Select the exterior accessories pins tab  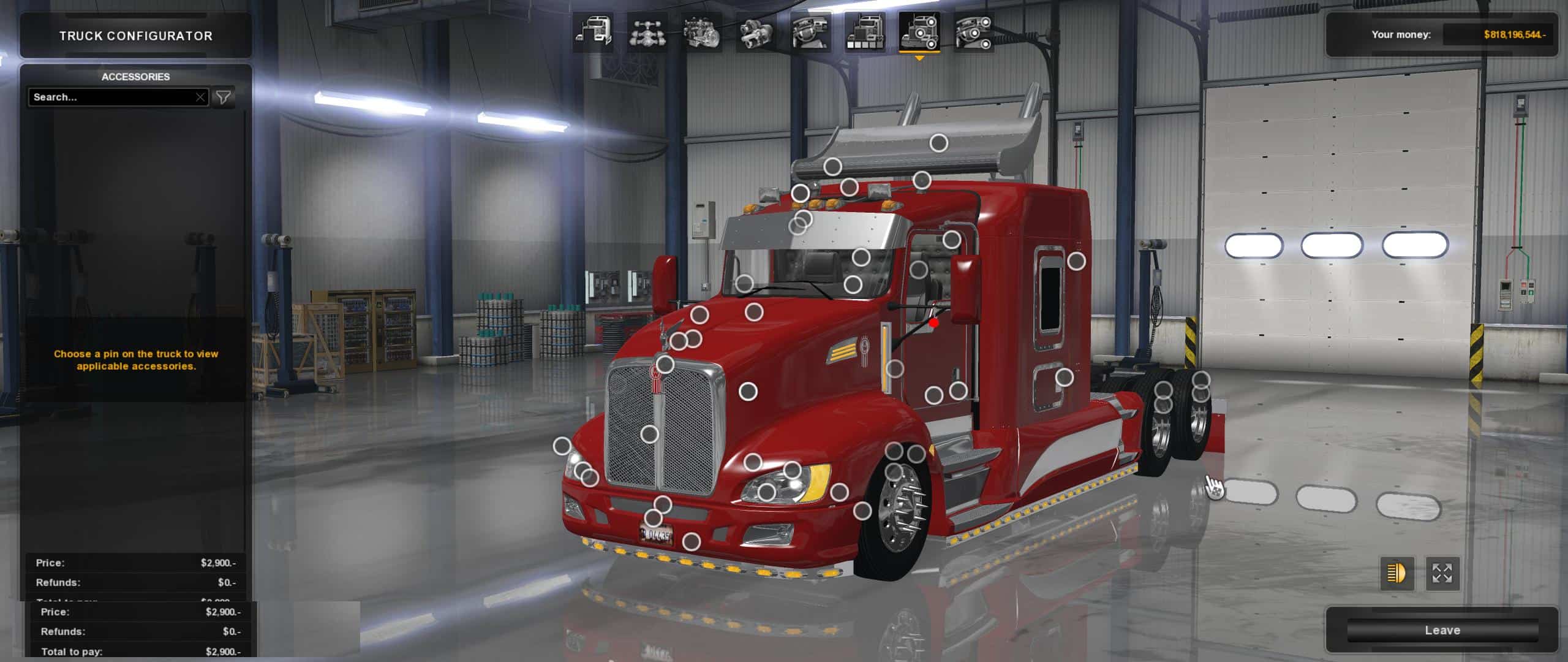(919, 31)
